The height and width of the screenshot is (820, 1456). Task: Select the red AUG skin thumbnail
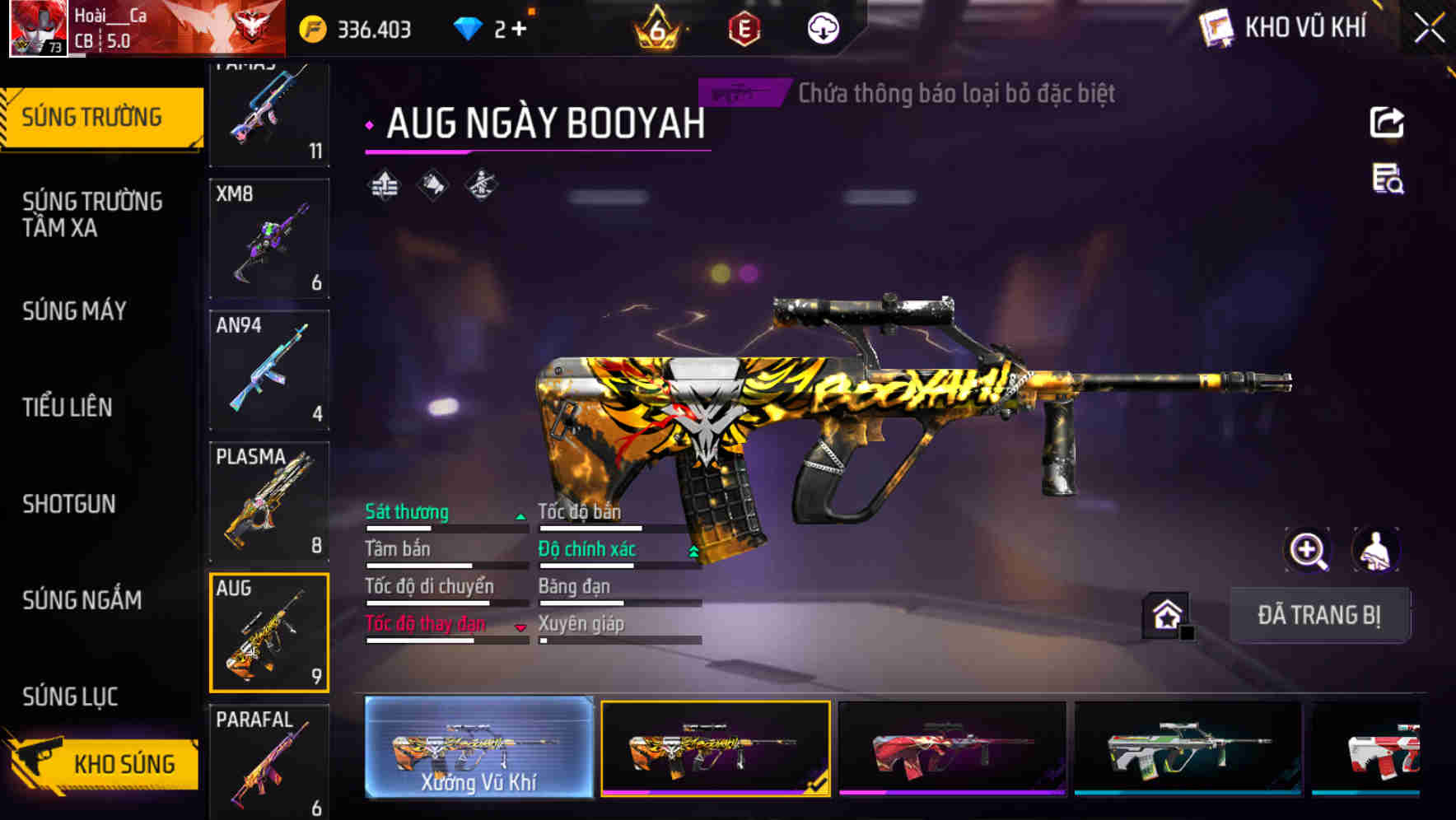952,748
